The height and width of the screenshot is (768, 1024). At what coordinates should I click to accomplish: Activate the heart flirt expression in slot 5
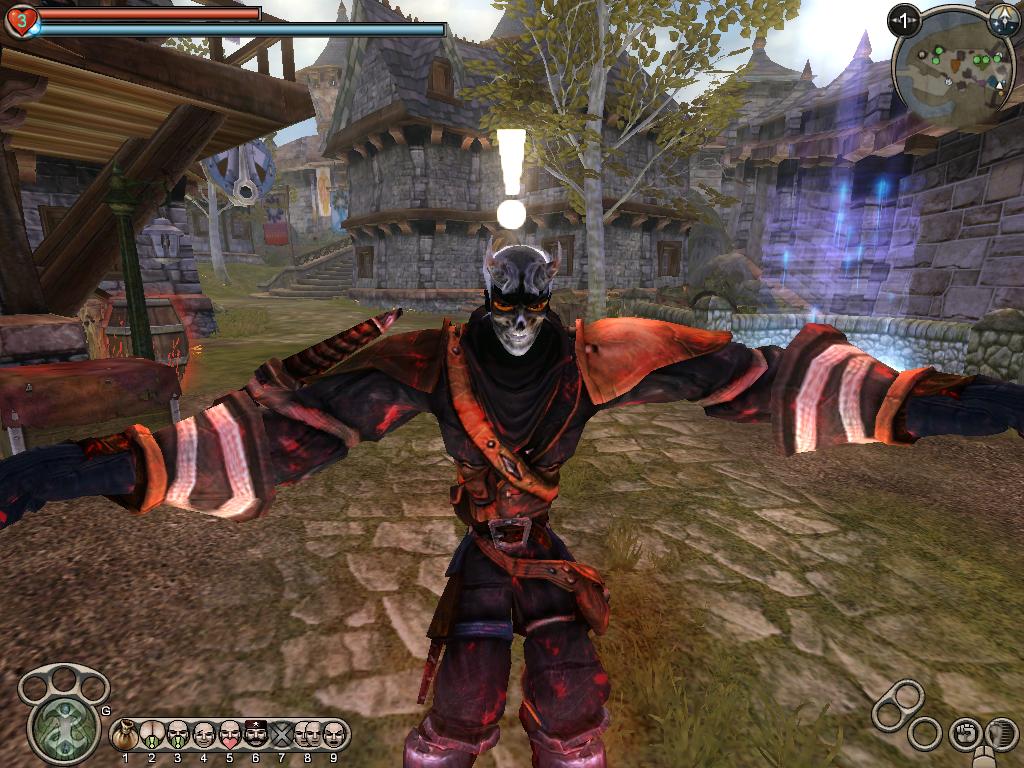(x=230, y=736)
